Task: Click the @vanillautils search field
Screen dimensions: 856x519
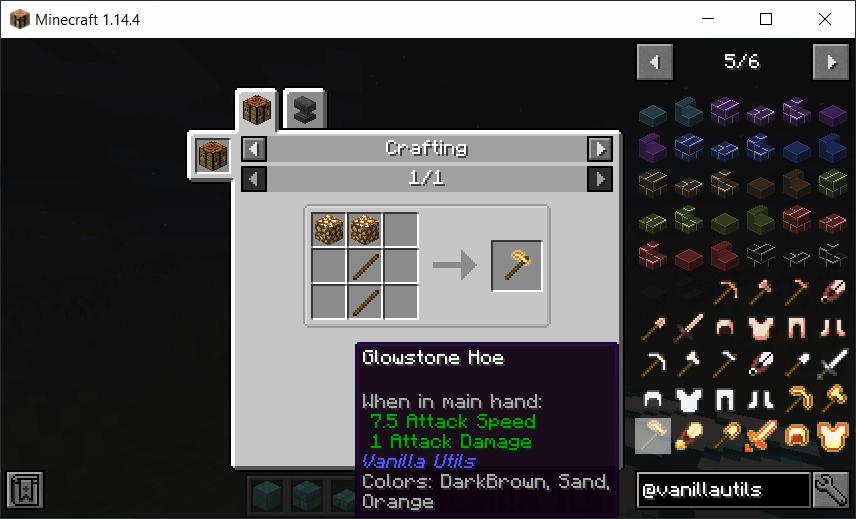Action: pyautogui.click(x=722, y=490)
